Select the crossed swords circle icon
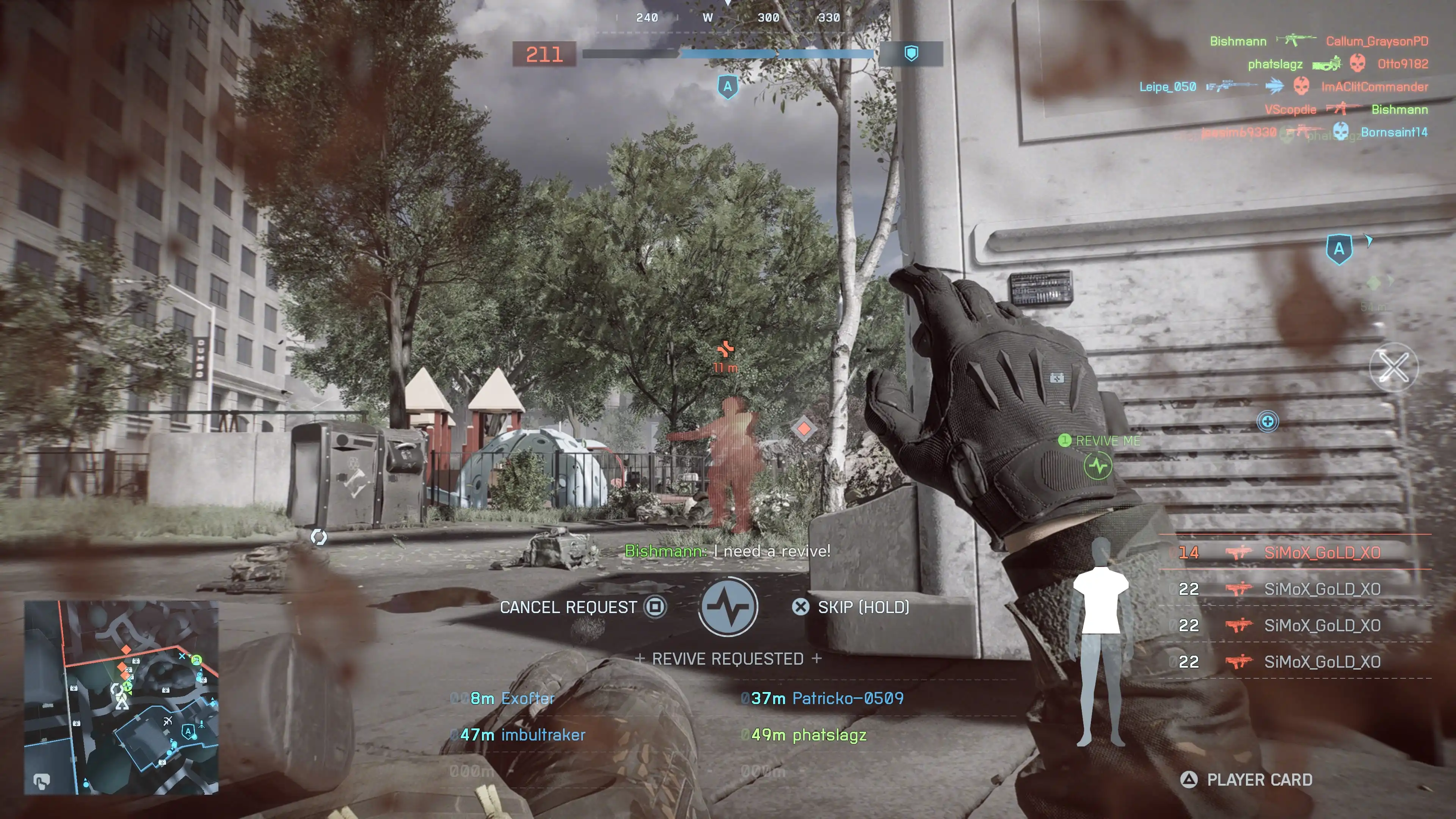 point(1393,367)
